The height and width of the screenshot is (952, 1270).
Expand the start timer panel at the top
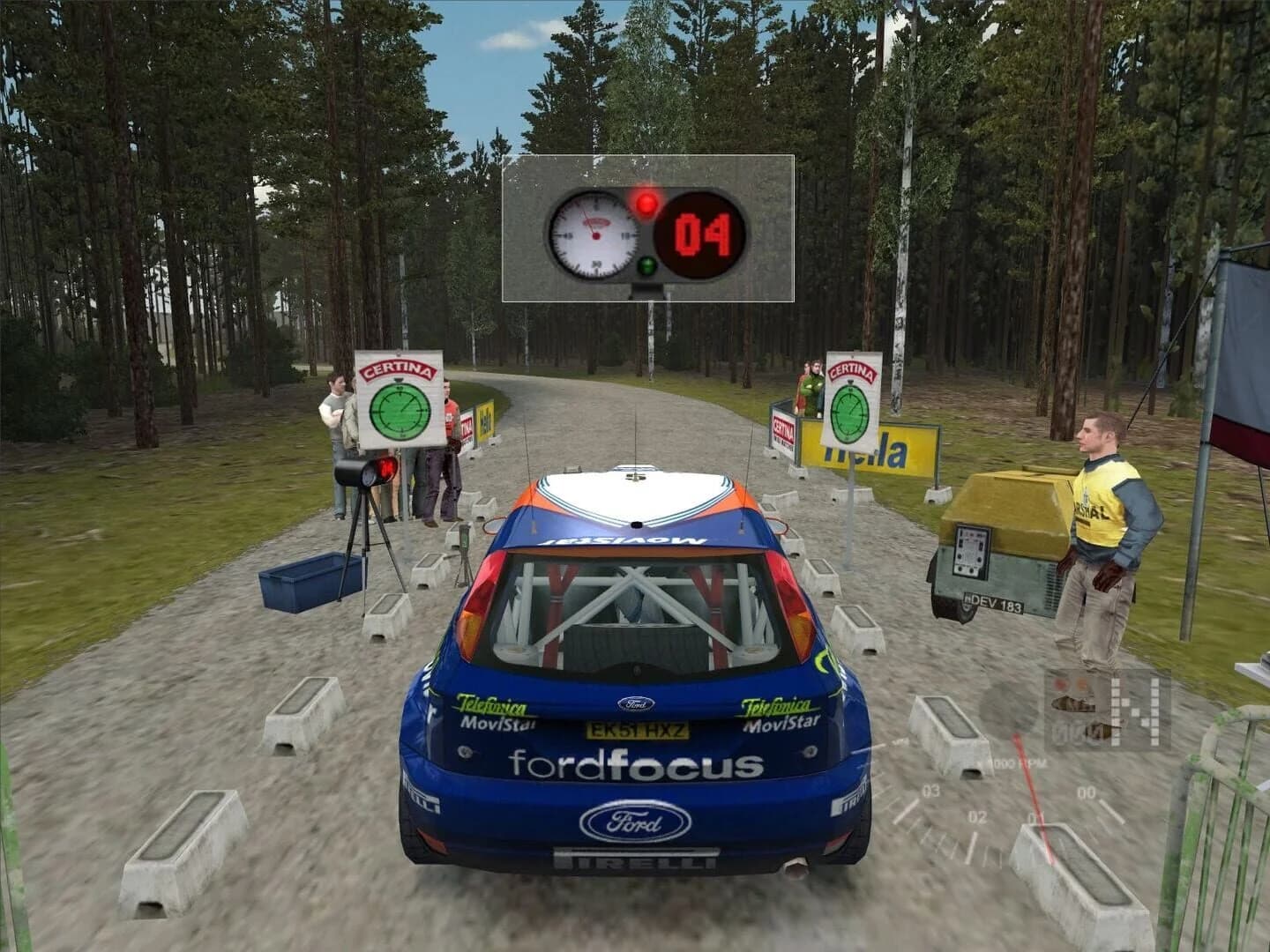point(648,227)
